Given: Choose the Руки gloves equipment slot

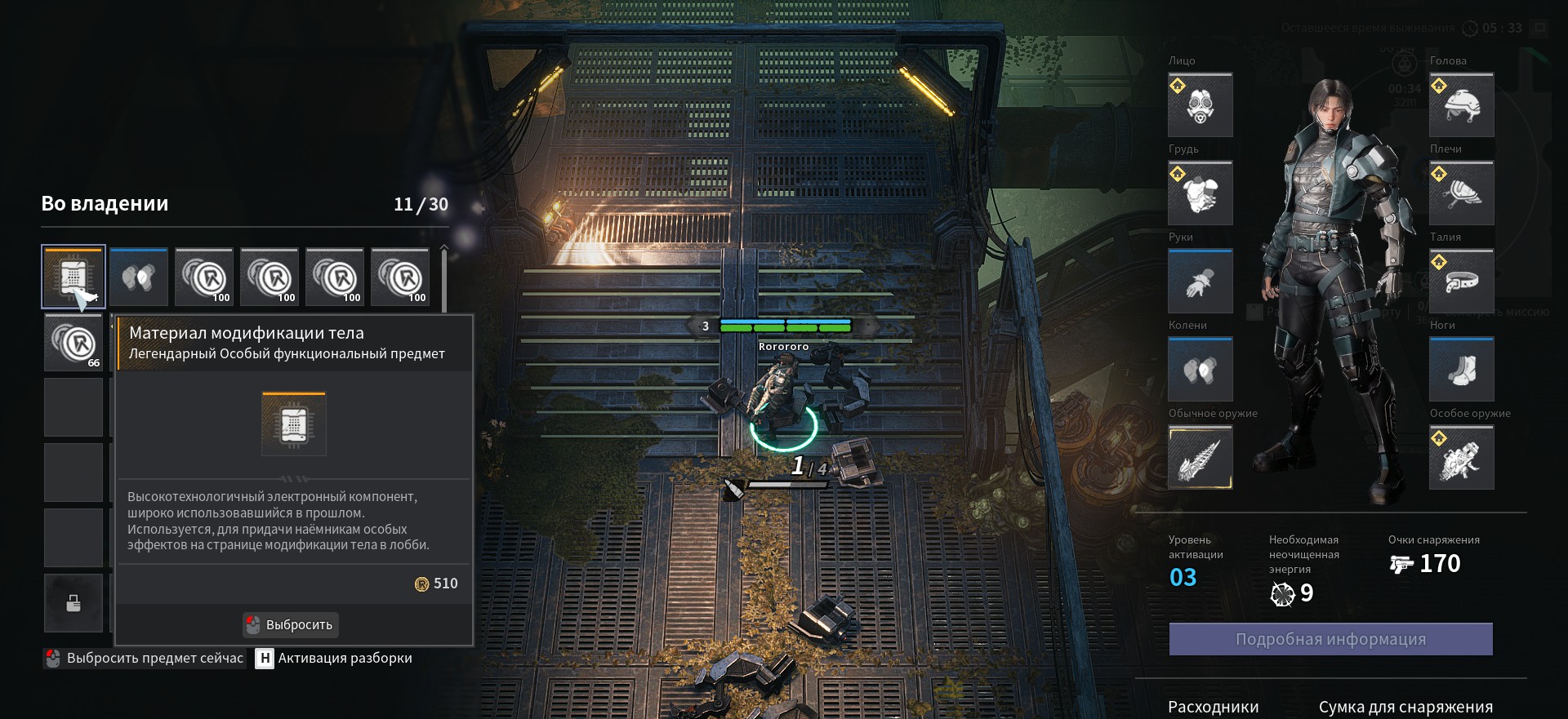Looking at the screenshot, I should (x=1200, y=282).
